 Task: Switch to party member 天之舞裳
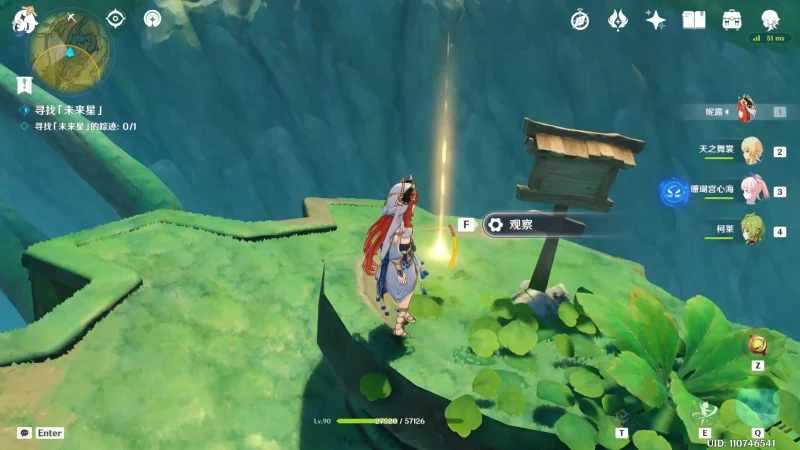click(x=750, y=150)
